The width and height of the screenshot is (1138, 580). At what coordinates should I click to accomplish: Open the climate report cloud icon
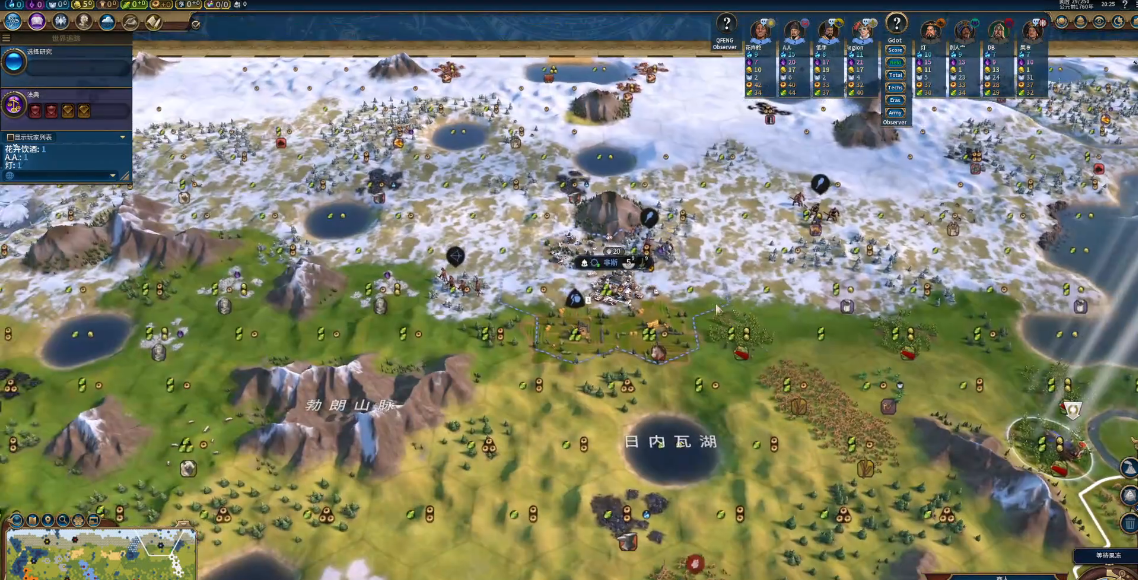[107, 21]
